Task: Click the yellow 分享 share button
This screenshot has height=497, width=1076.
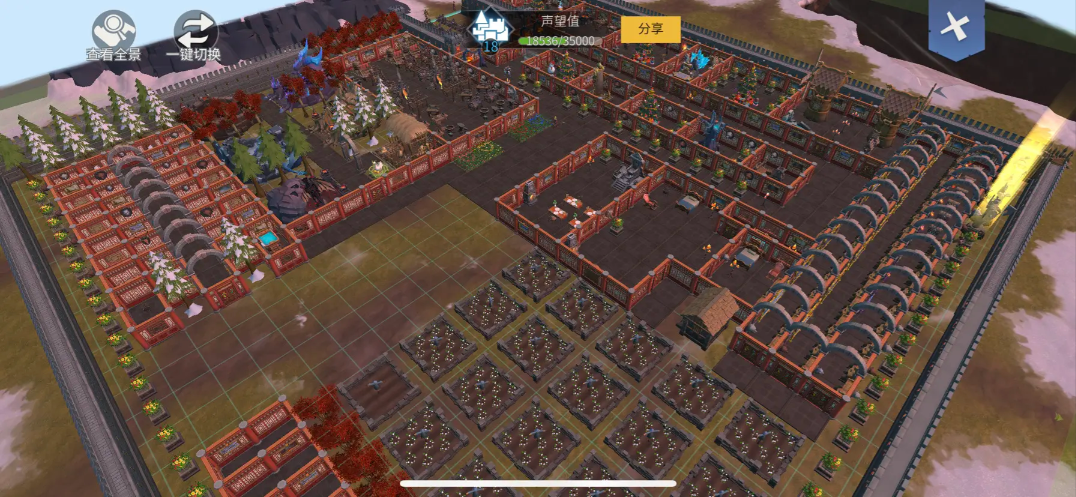Action: [x=650, y=29]
